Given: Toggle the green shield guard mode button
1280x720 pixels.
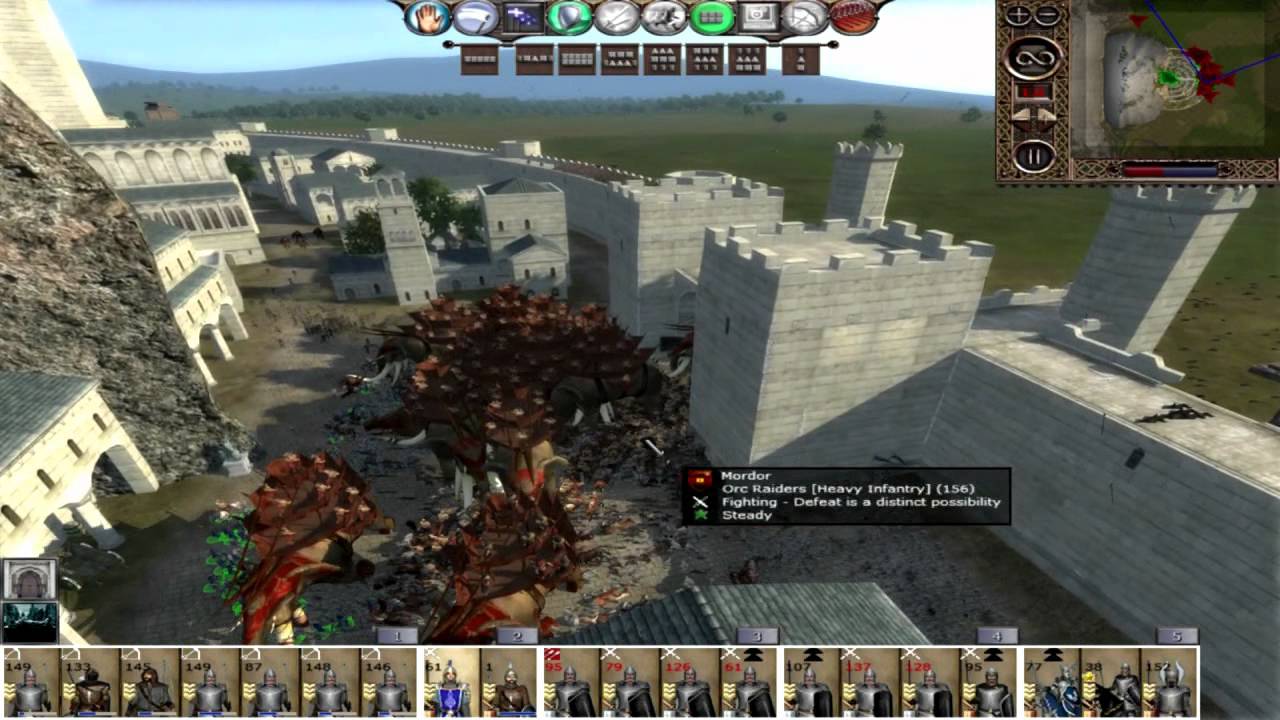Looking at the screenshot, I should pos(569,17).
